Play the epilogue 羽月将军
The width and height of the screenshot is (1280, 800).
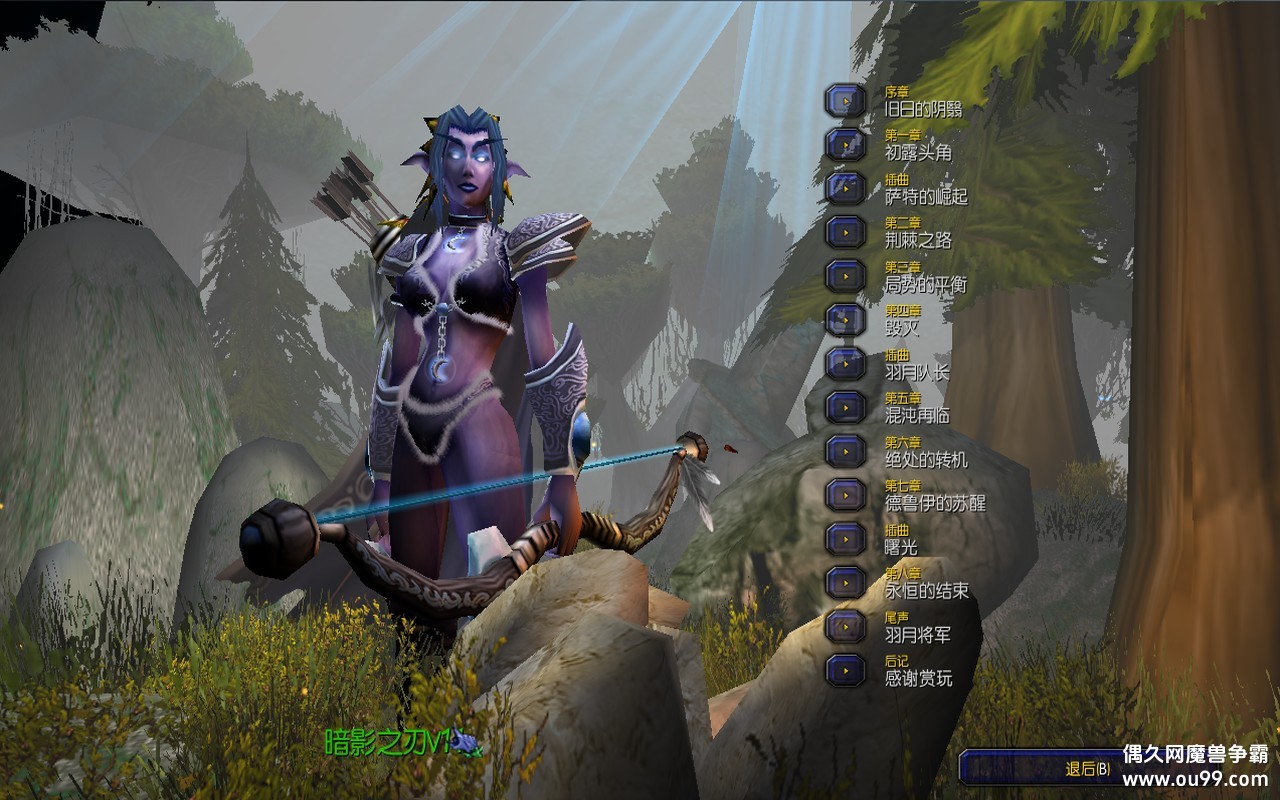(845, 626)
